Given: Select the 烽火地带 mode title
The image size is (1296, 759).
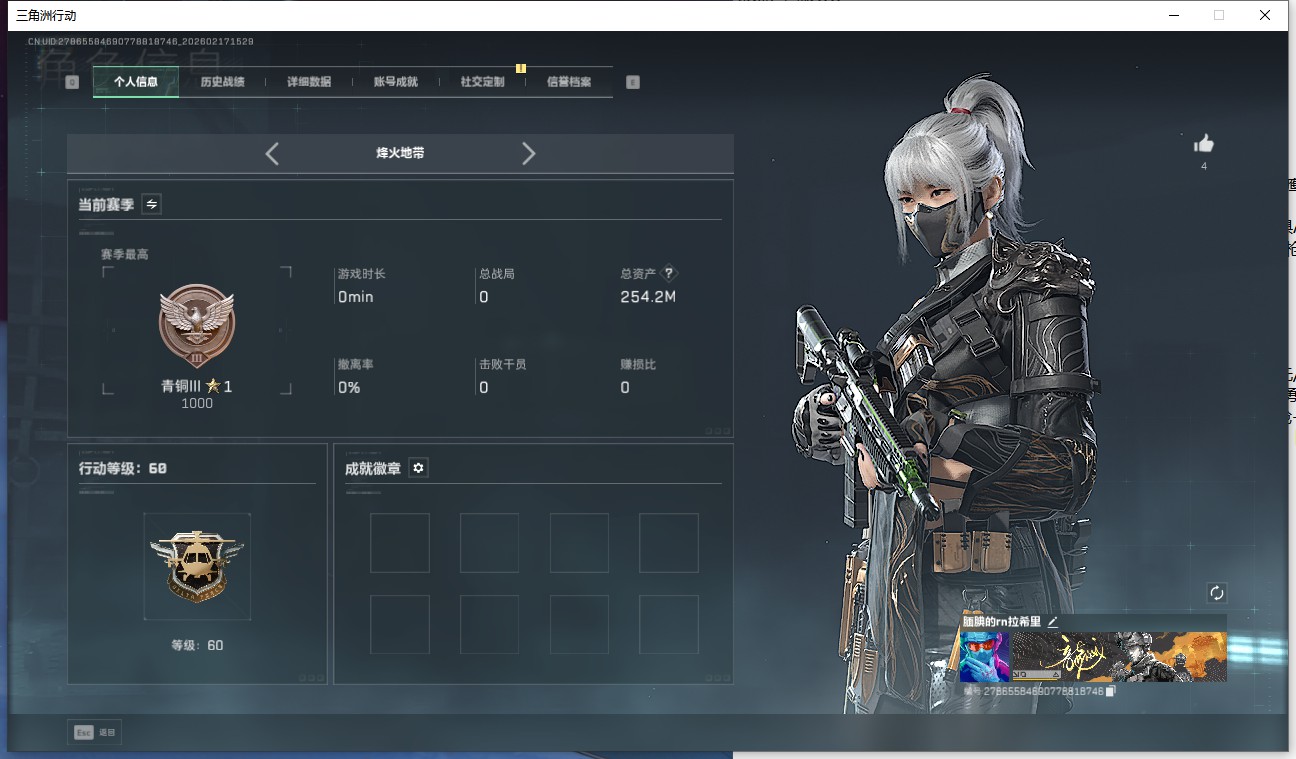Looking at the screenshot, I should click(x=400, y=153).
